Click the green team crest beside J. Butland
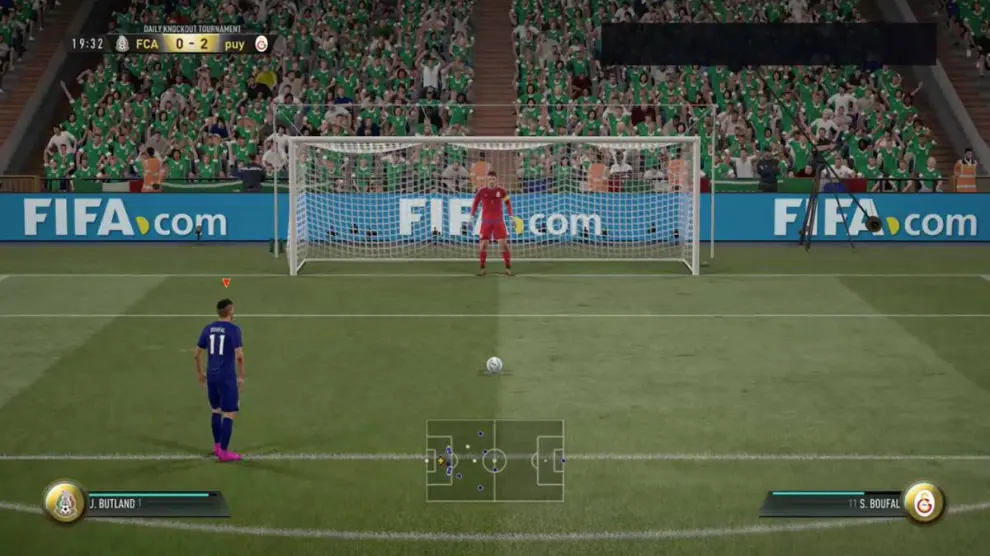Image resolution: width=990 pixels, height=556 pixels. pos(65,502)
